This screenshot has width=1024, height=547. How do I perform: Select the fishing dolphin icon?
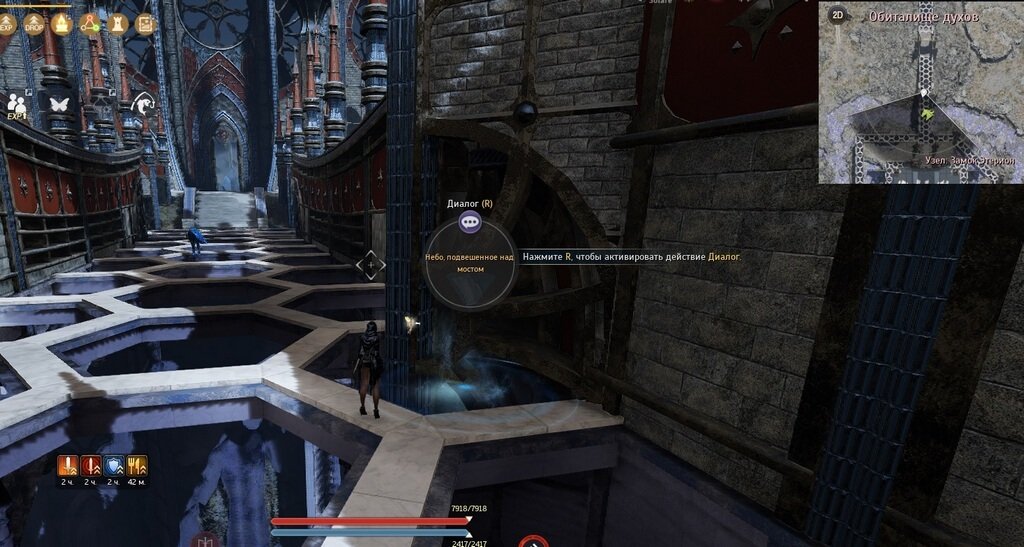144,103
